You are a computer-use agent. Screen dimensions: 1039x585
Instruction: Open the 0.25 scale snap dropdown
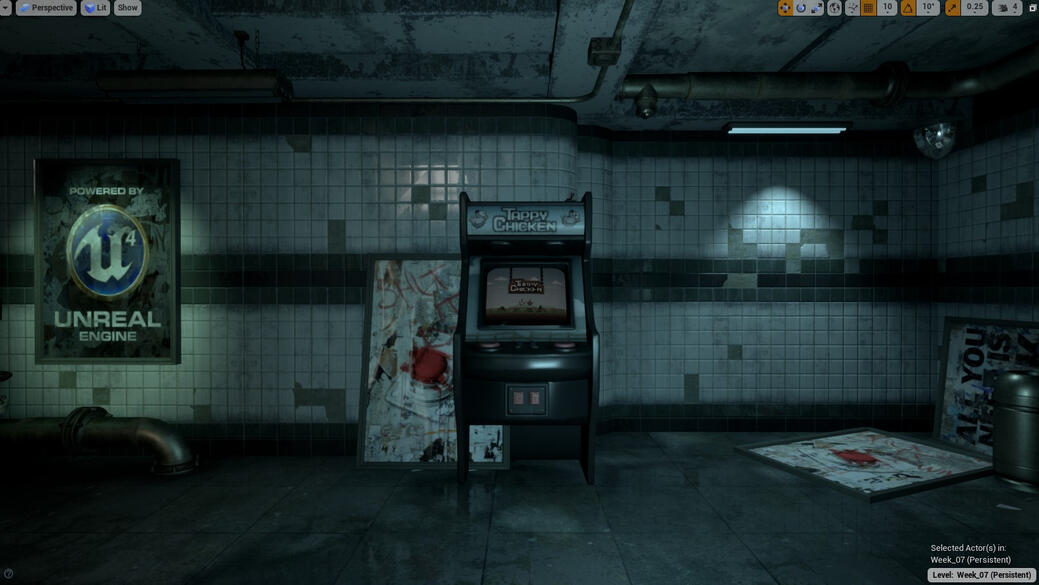(x=974, y=8)
